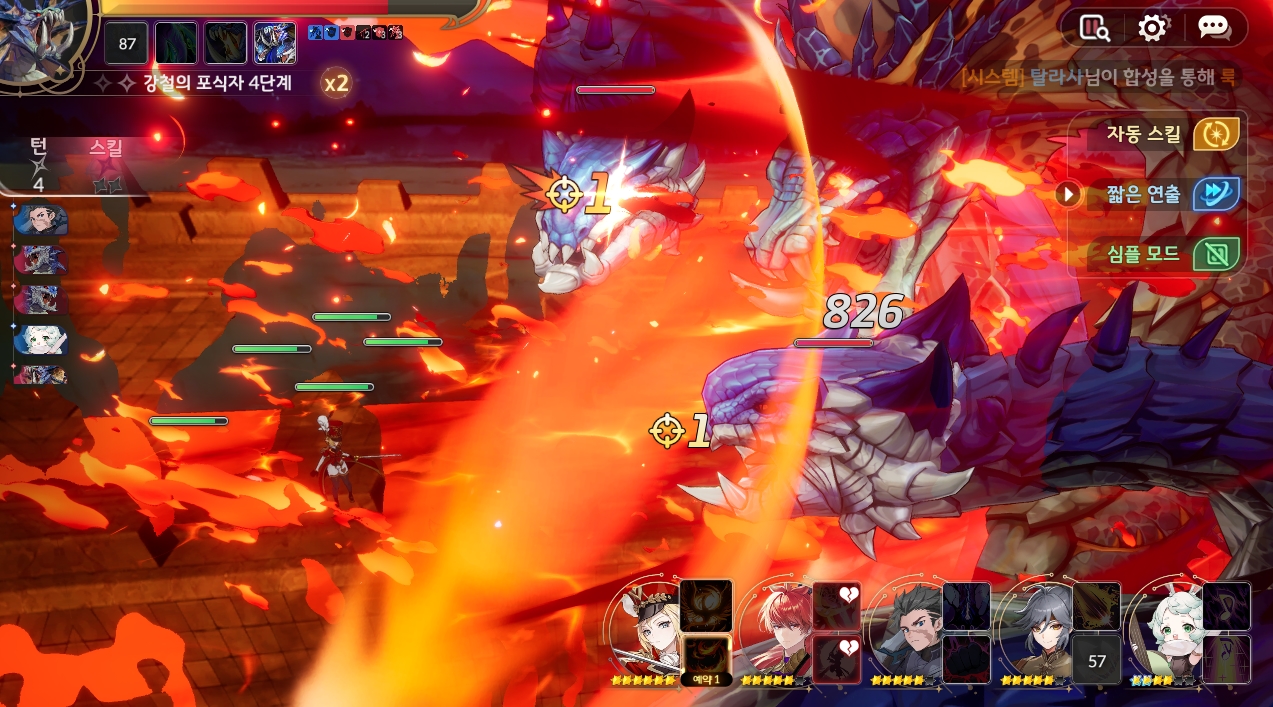Image resolution: width=1273 pixels, height=707 pixels.
Task: Select the gray-haired hero's skill on cooldown 57
Action: [1097, 659]
